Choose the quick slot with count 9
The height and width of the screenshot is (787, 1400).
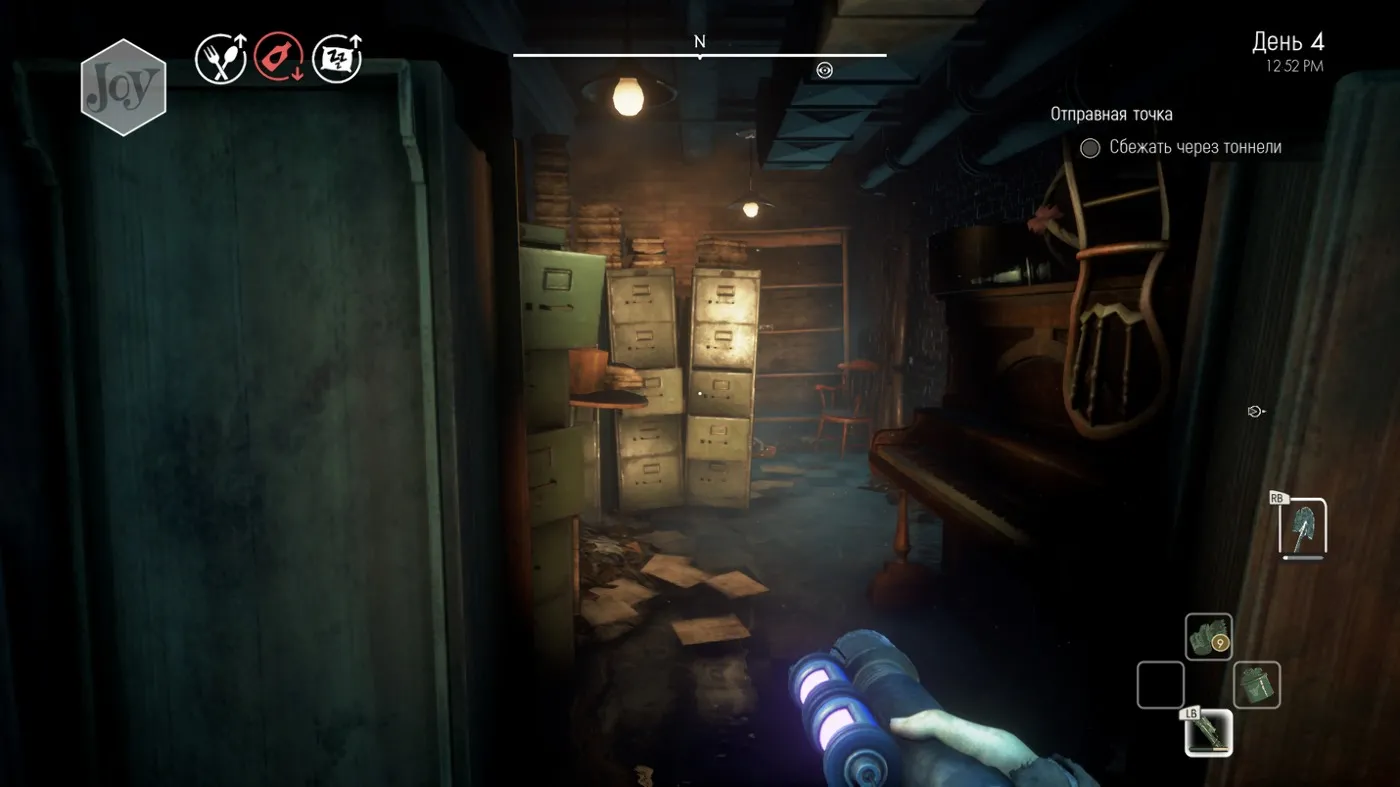click(1208, 637)
